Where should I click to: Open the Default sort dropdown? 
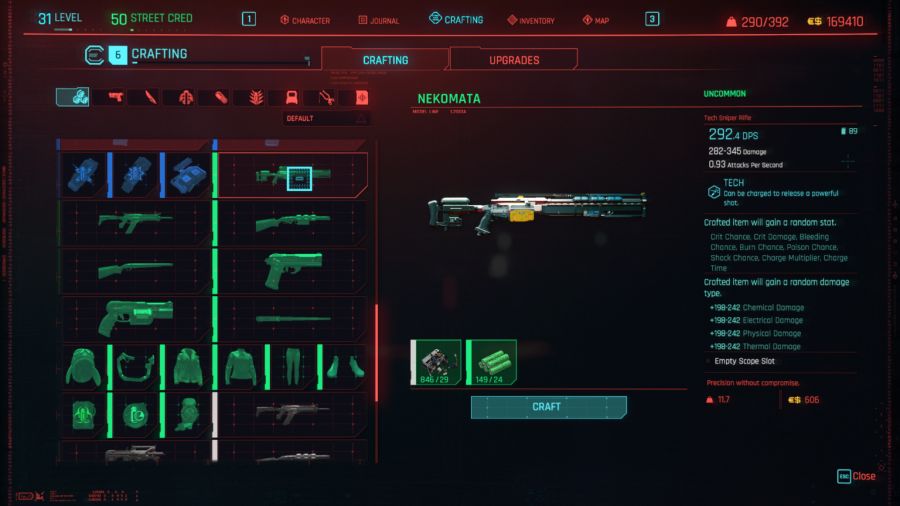(x=326, y=118)
